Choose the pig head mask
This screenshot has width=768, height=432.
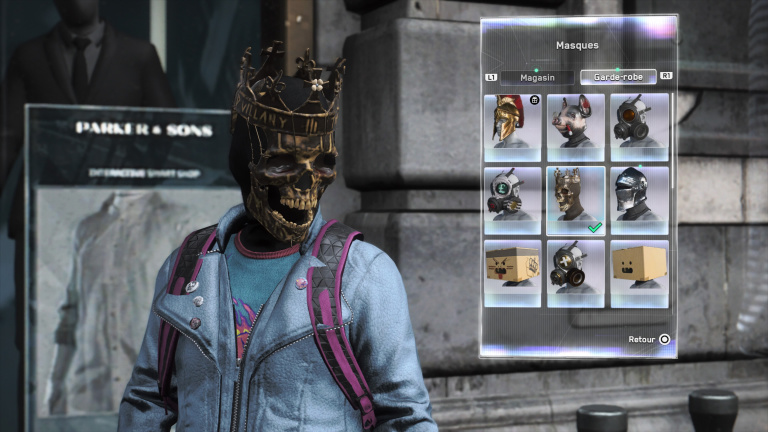point(576,127)
